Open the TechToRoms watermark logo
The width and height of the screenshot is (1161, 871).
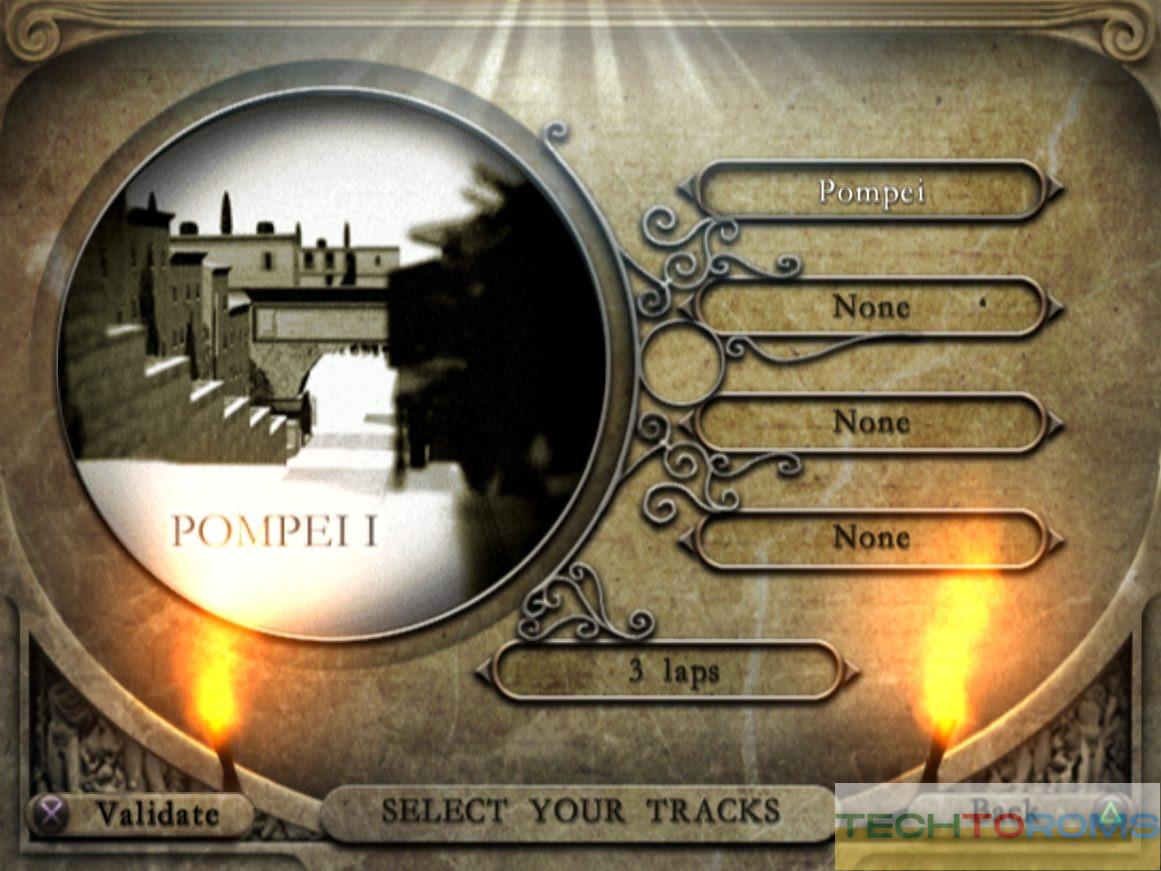pos(997,828)
